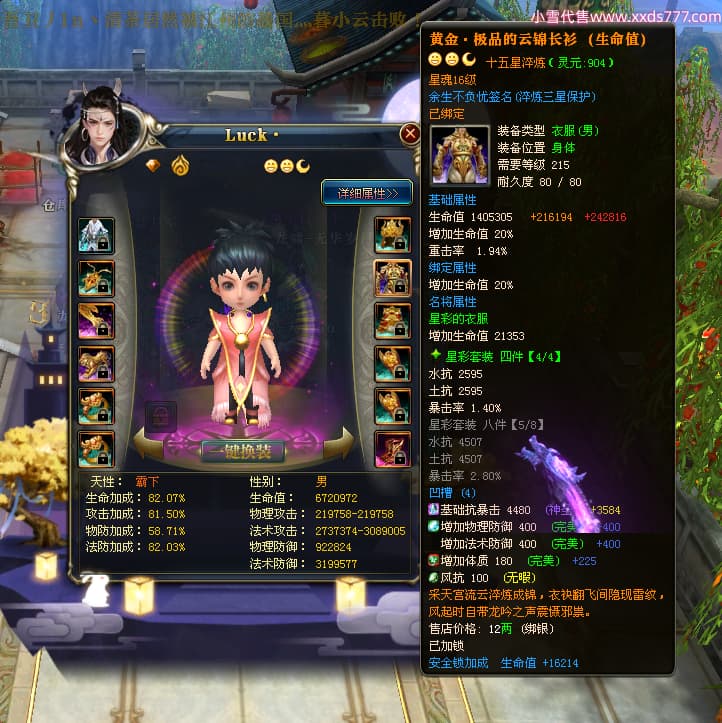Toggle the padlock icon beside the character model
The height and width of the screenshot is (723, 722).
point(161,416)
